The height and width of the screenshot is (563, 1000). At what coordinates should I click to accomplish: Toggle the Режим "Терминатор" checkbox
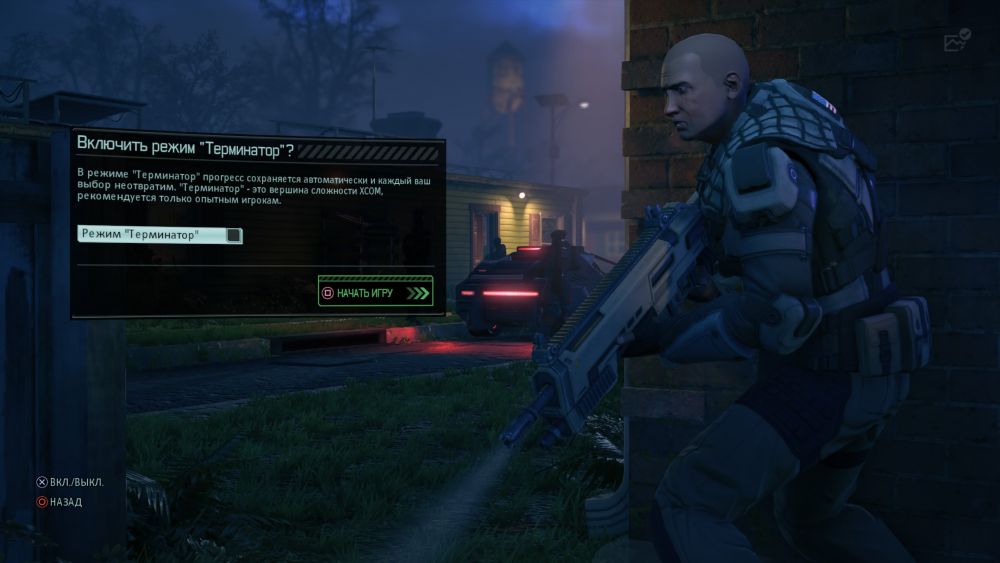(x=233, y=235)
